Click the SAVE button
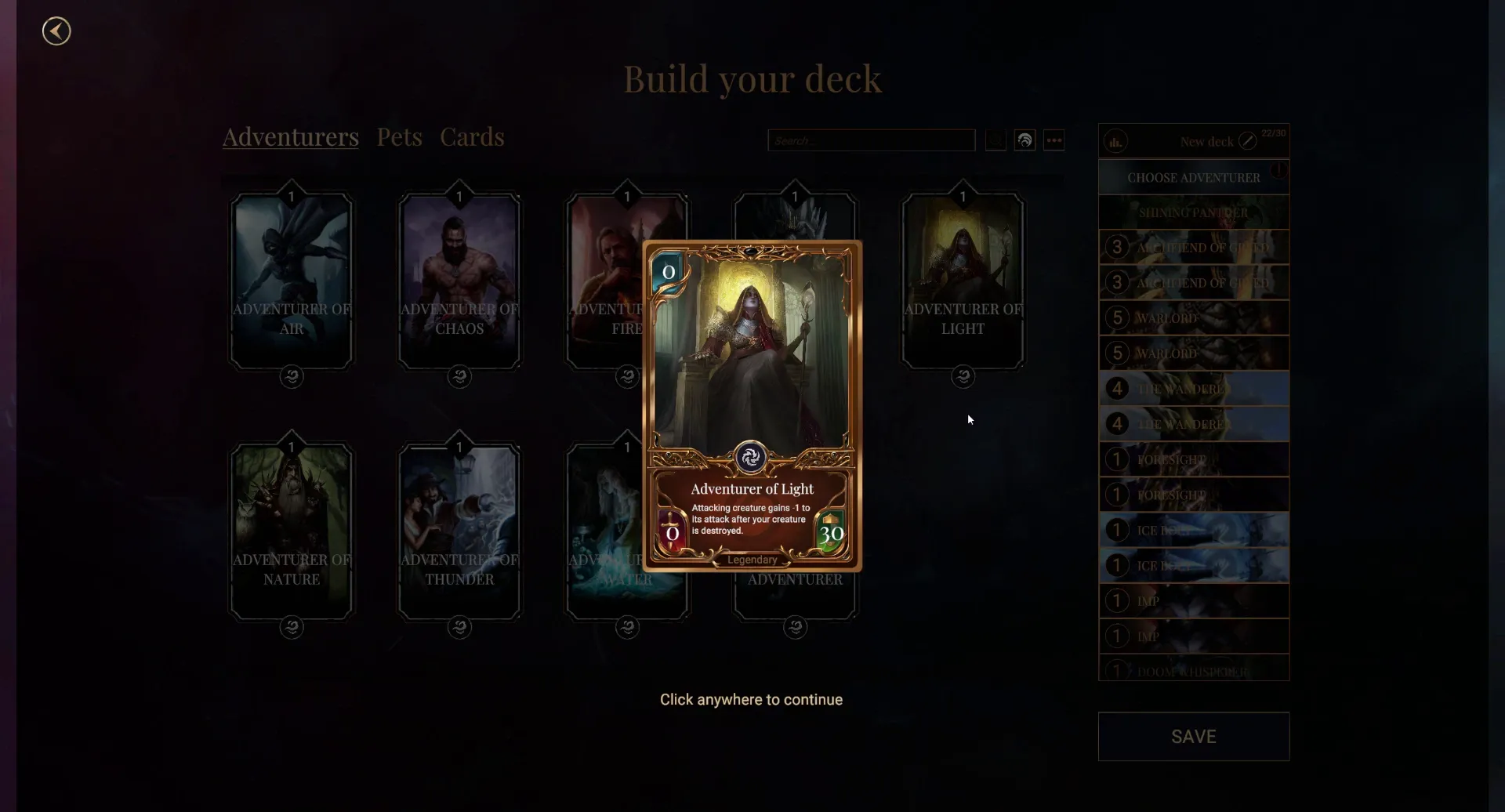The image size is (1505, 812). pyautogui.click(x=1193, y=736)
